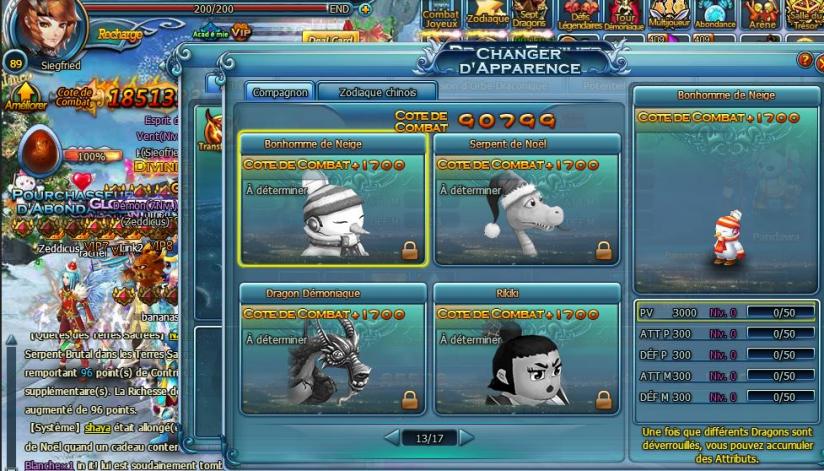Viewport: 824px width, 471px height.
Task: Open the Tour Démoniaque icon
Action: pos(624,15)
